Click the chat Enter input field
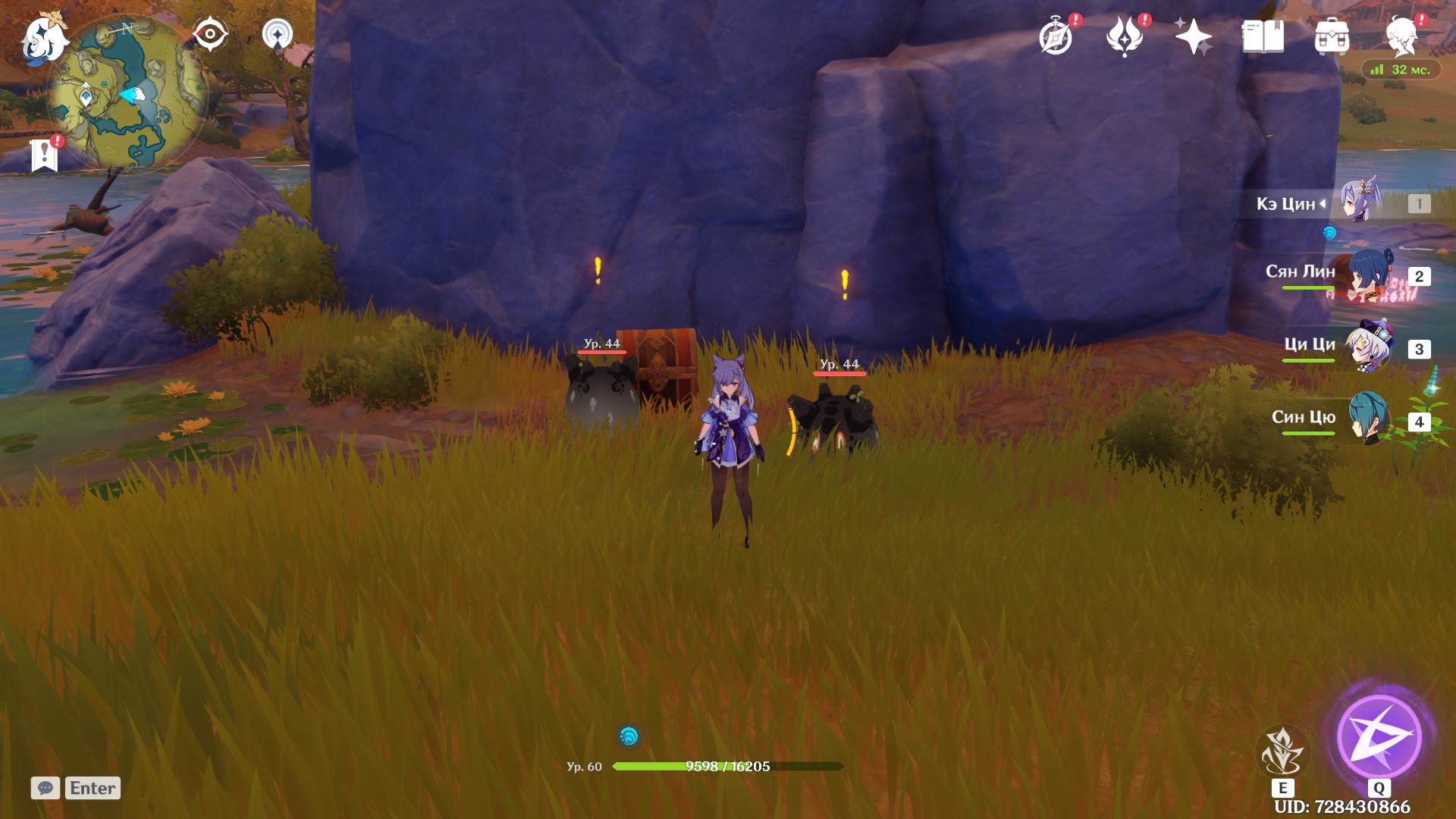 pyautogui.click(x=91, y=788)
